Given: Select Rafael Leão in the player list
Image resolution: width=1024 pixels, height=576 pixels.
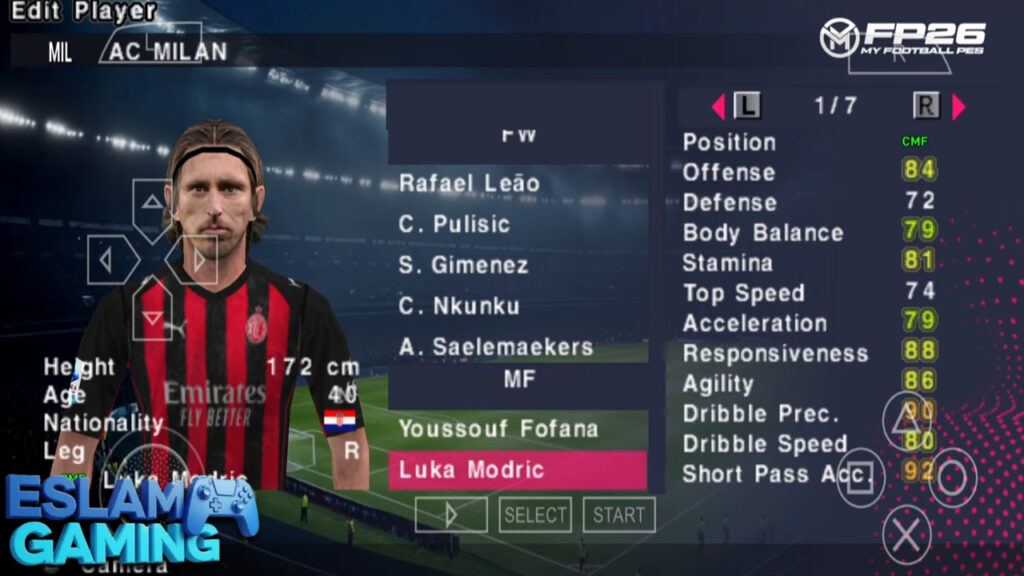Looking at the screenshot, I should click(469, 183).
